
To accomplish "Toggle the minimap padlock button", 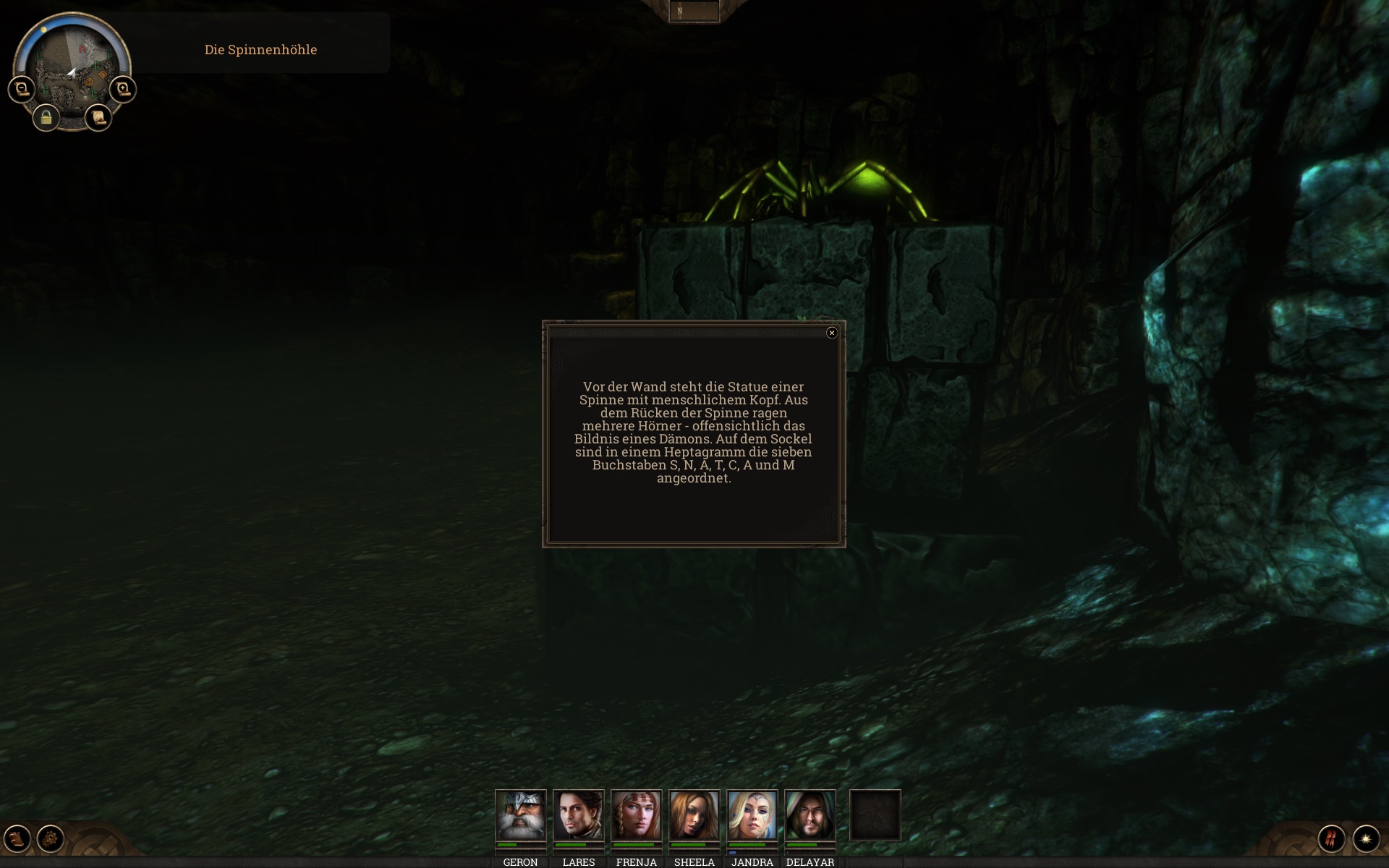I will [46, 117].
